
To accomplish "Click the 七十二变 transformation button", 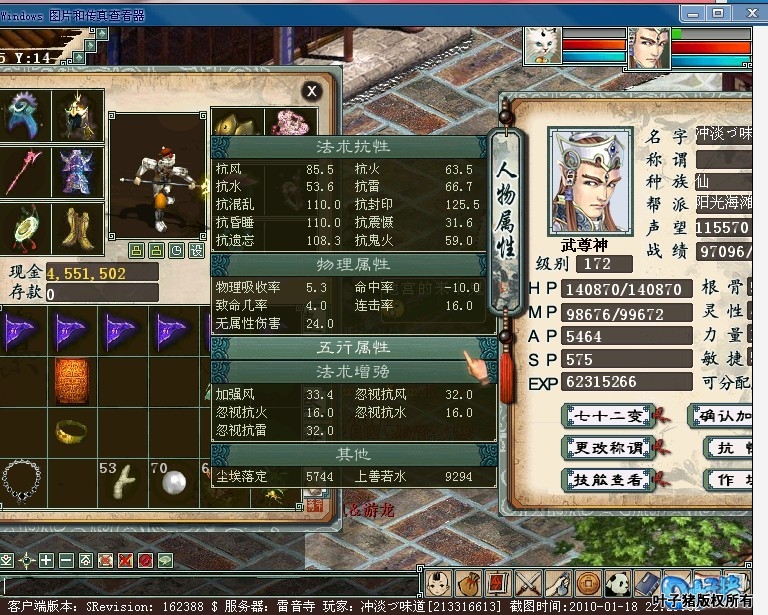I will (609, 416).
